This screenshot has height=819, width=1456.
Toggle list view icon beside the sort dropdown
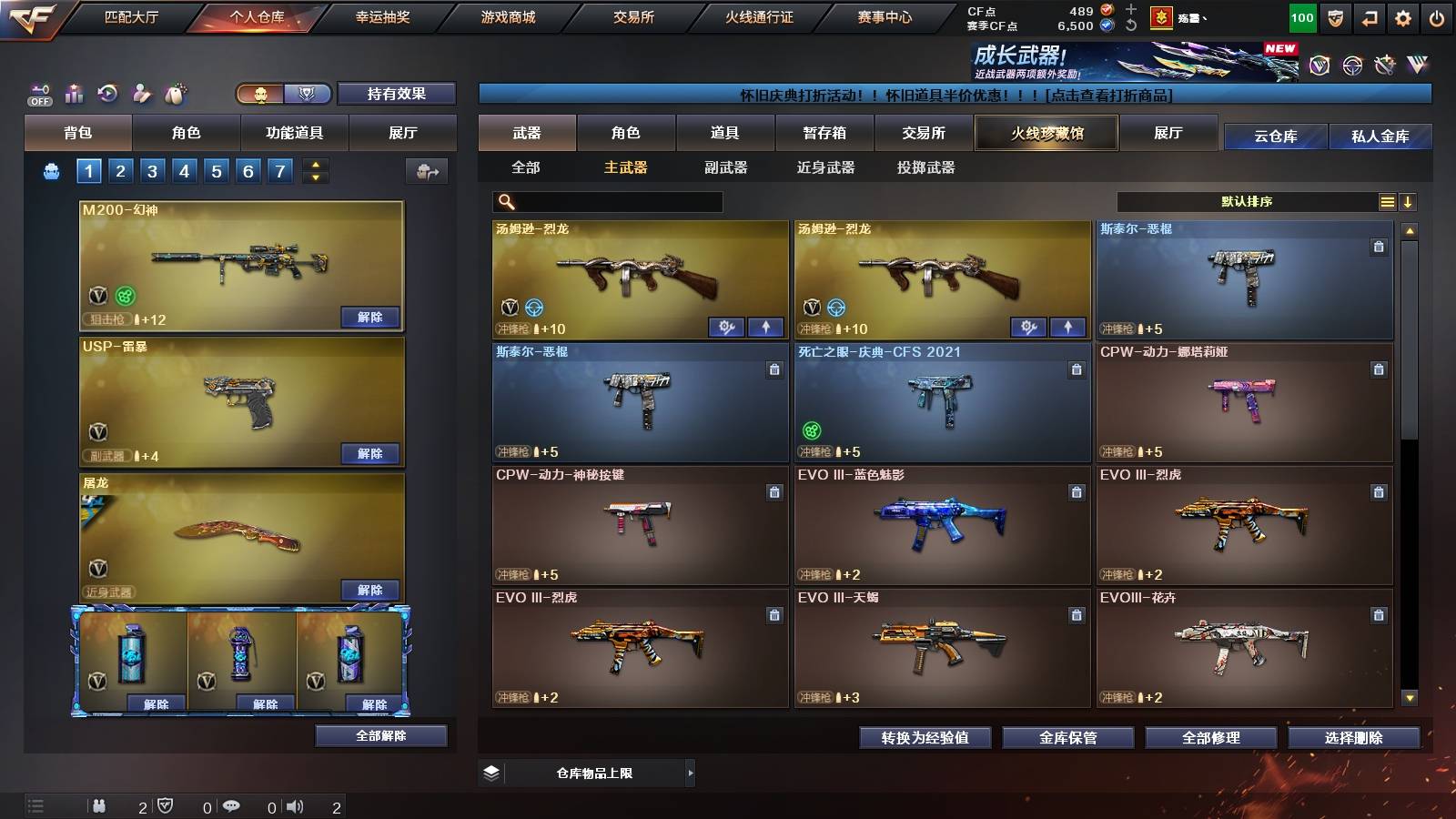tap(1388, 201)
